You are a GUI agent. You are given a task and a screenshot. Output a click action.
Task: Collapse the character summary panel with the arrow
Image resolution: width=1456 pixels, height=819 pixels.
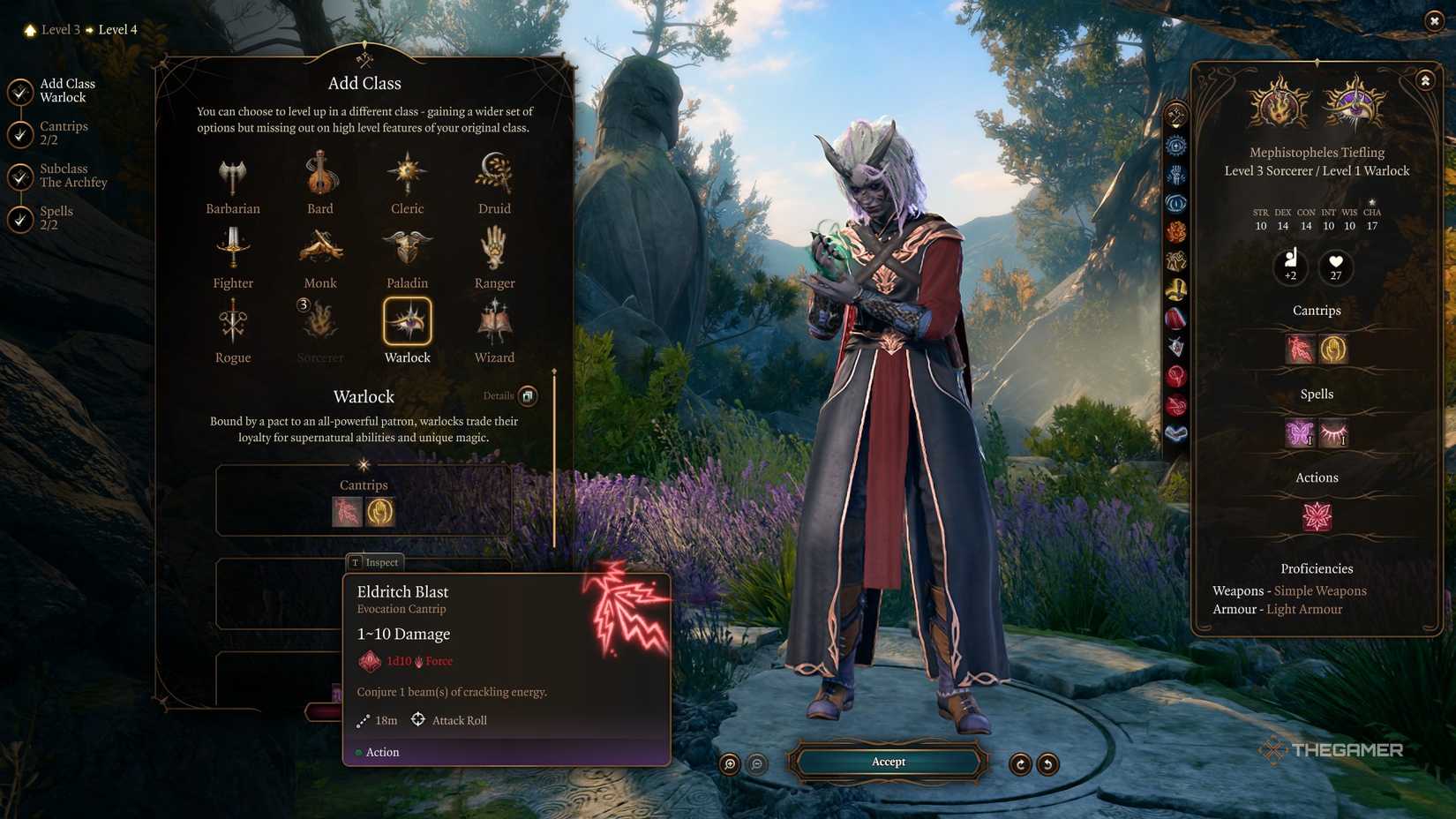coord(1426,79)
